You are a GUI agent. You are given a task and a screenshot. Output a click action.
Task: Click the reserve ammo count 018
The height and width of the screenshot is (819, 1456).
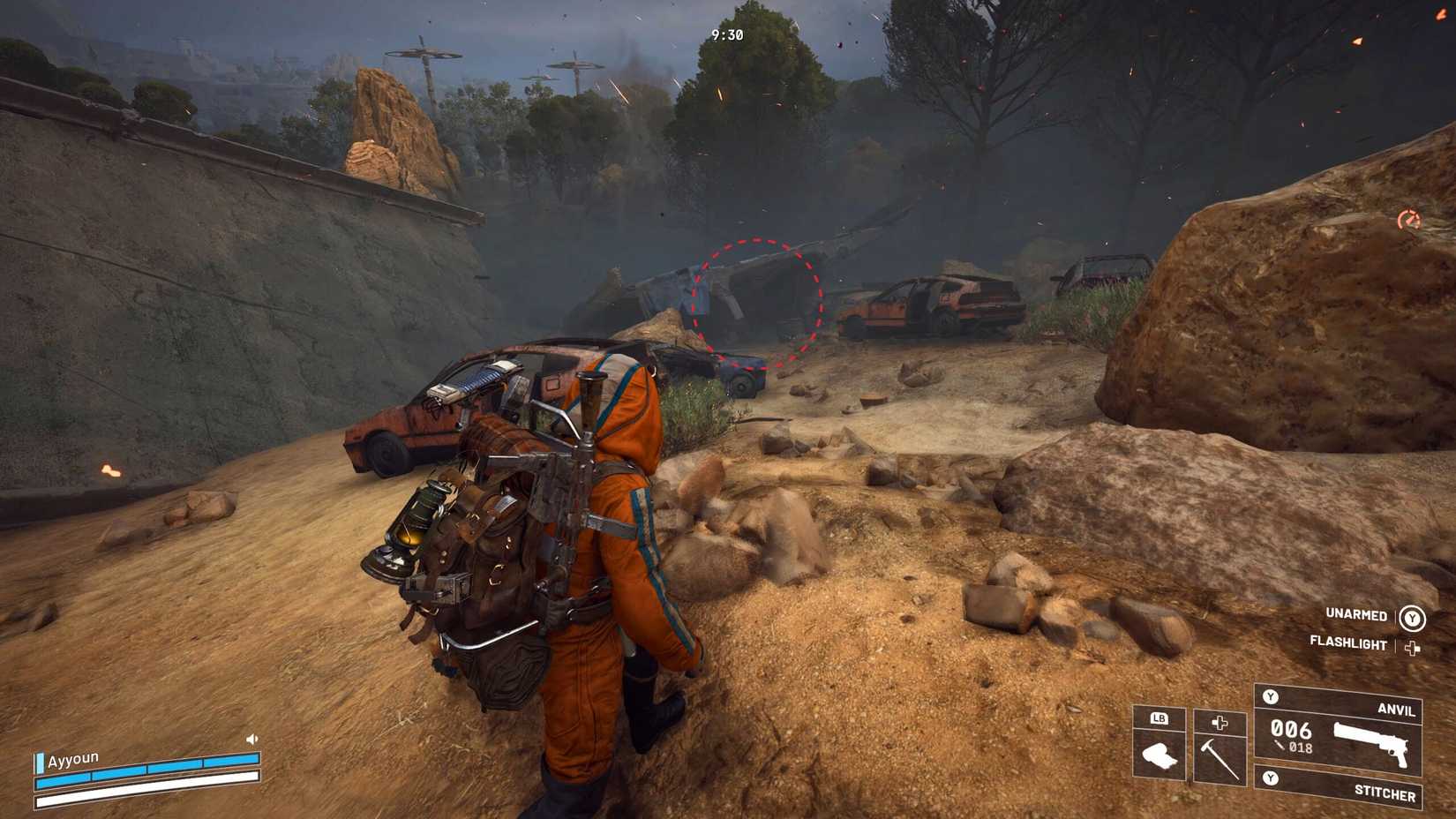point(1301,748)
